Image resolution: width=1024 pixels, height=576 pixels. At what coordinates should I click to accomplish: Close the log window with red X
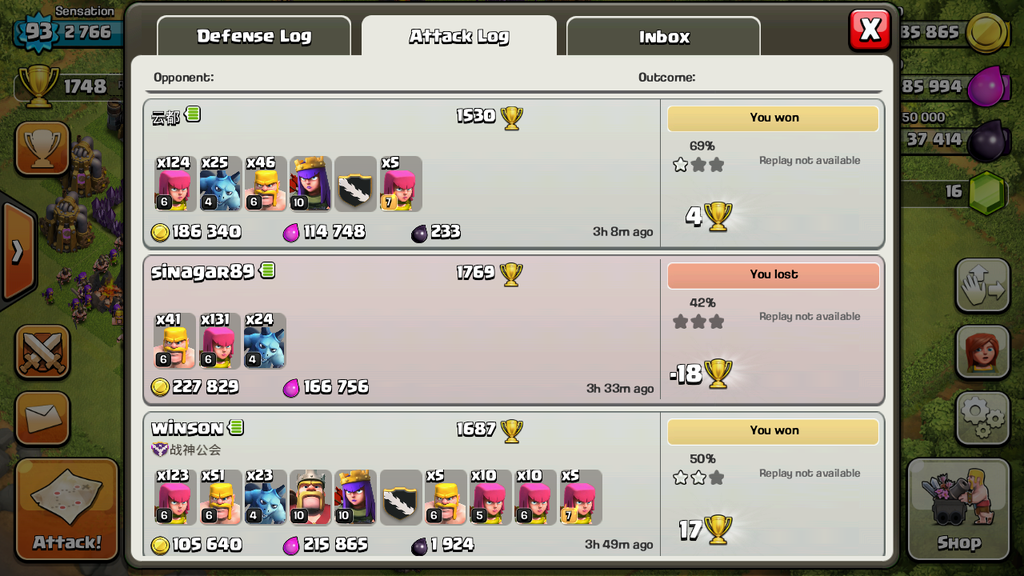[x=869, y=30]
